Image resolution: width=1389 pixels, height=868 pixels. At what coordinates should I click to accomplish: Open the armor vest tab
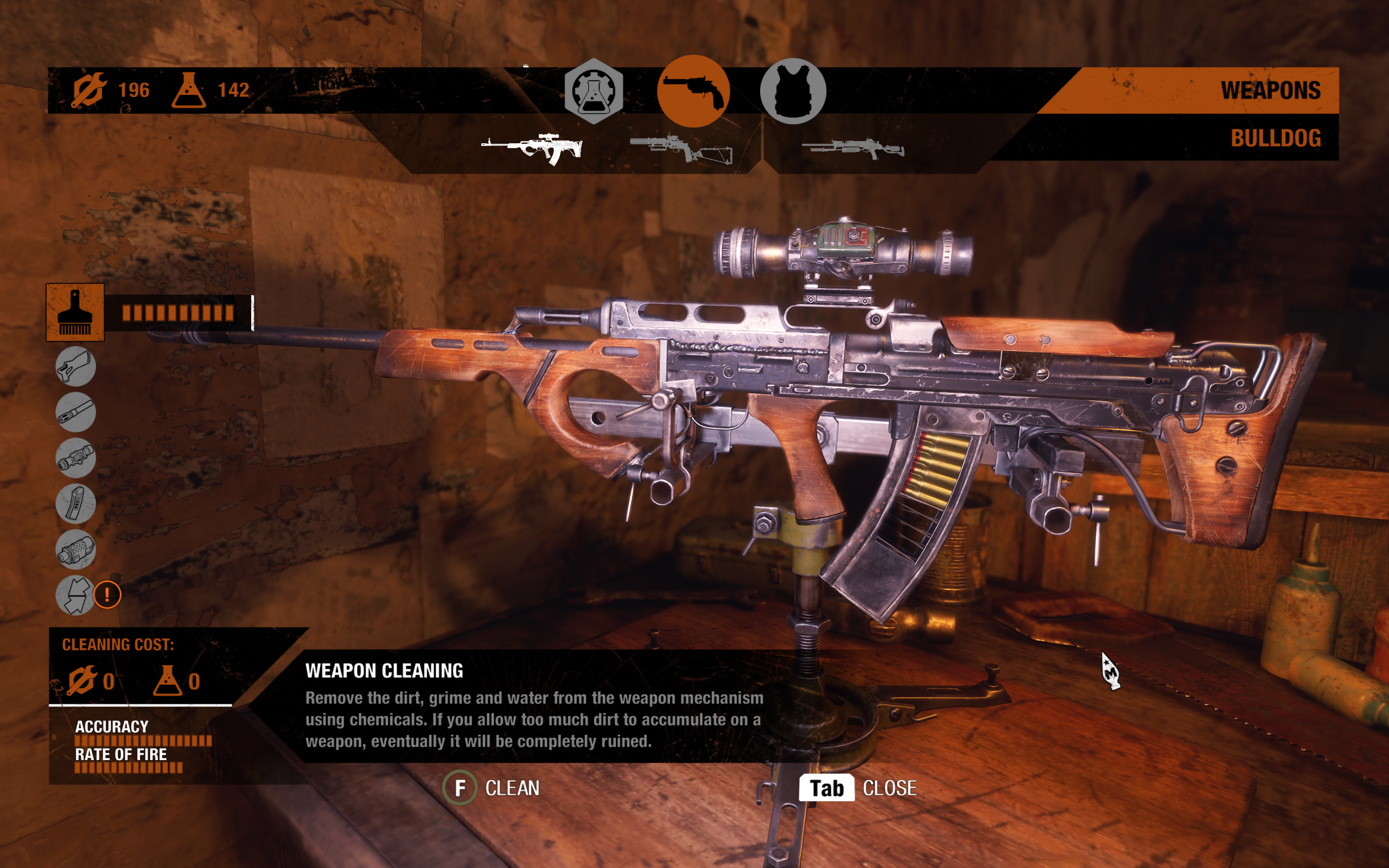coord(793,91)
